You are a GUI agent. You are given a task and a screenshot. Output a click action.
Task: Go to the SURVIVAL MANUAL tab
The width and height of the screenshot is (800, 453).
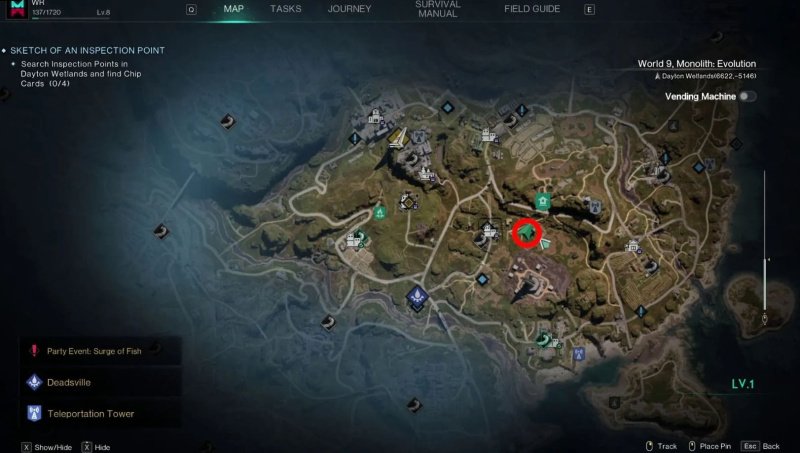point(437,10)
